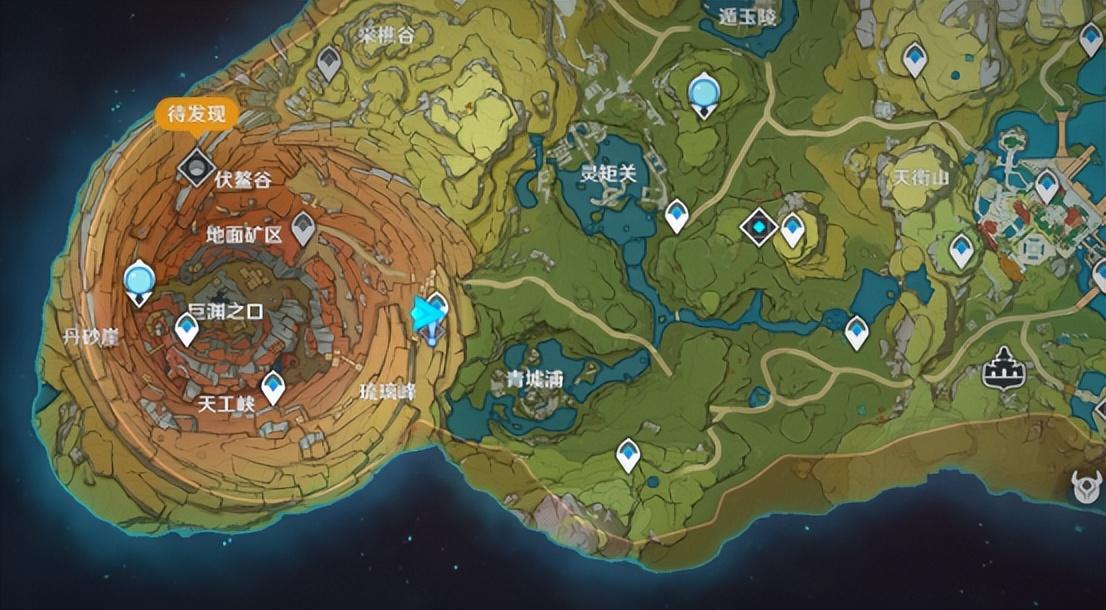1106x610 pixels.
Task: Select the gray waypoint near 采樵谷
Action: tap(328, 65)
